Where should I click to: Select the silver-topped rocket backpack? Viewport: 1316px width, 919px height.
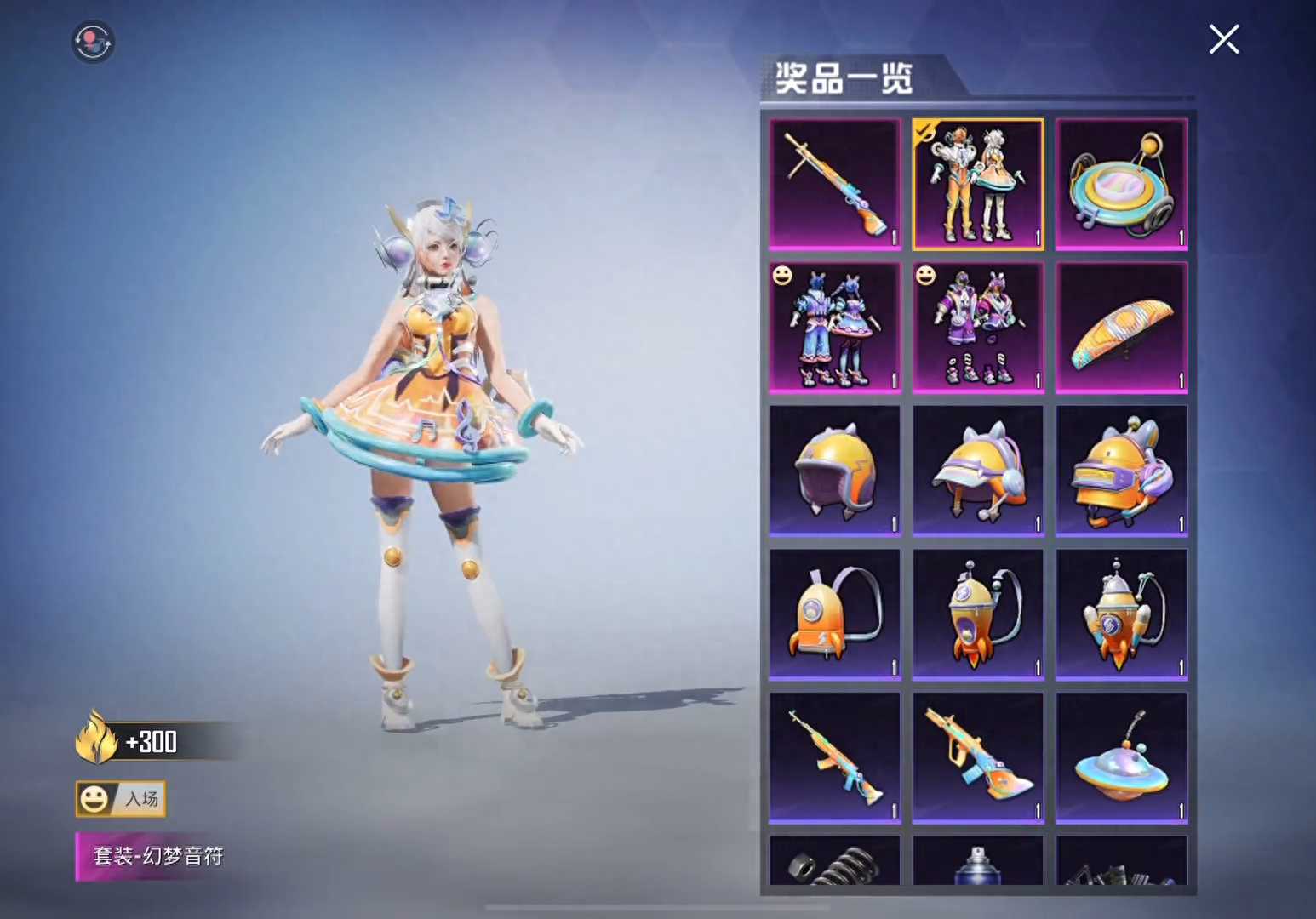[1121, 614]
